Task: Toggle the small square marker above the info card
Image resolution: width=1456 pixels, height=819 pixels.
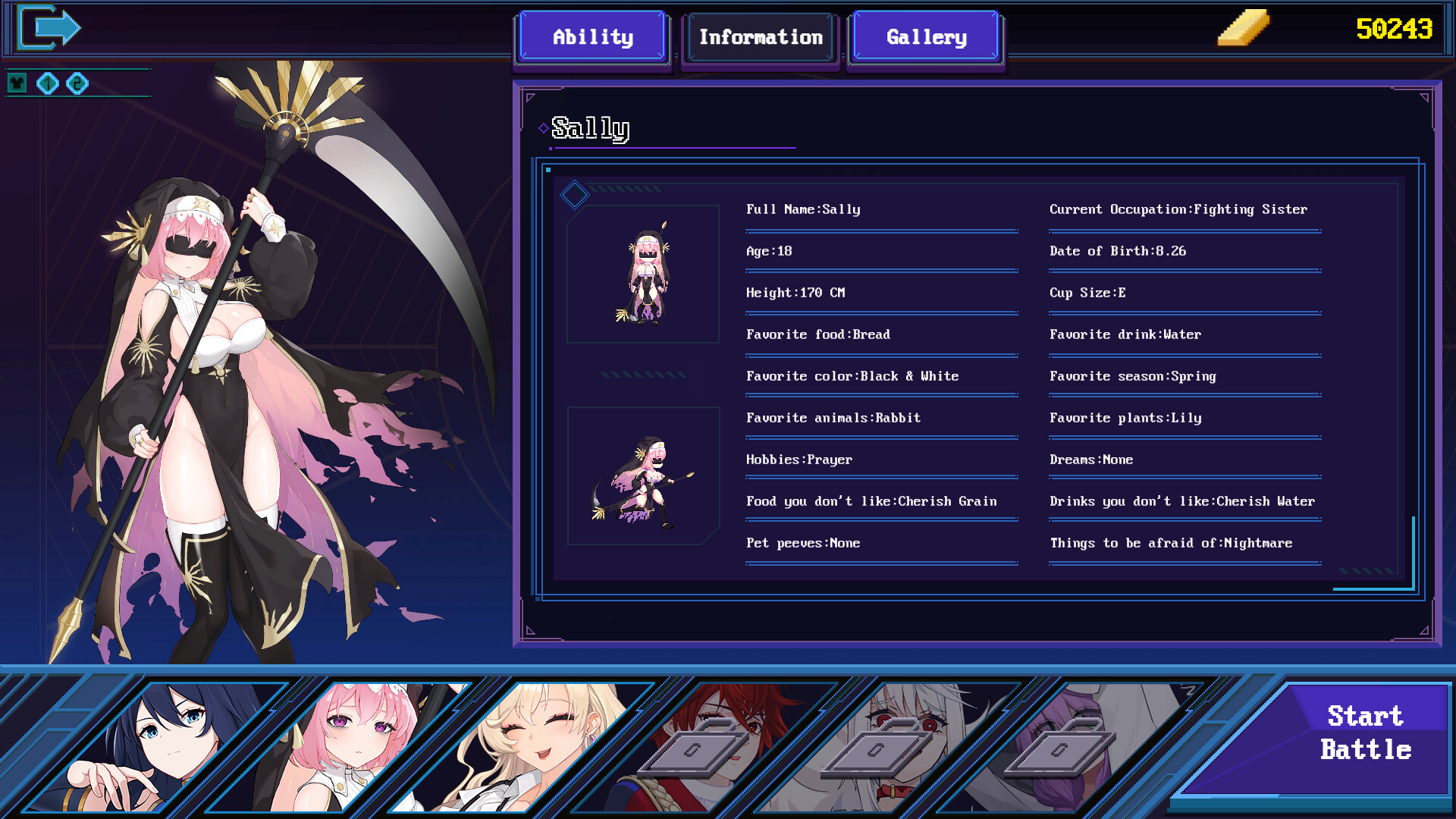Action: pos(550,169)
